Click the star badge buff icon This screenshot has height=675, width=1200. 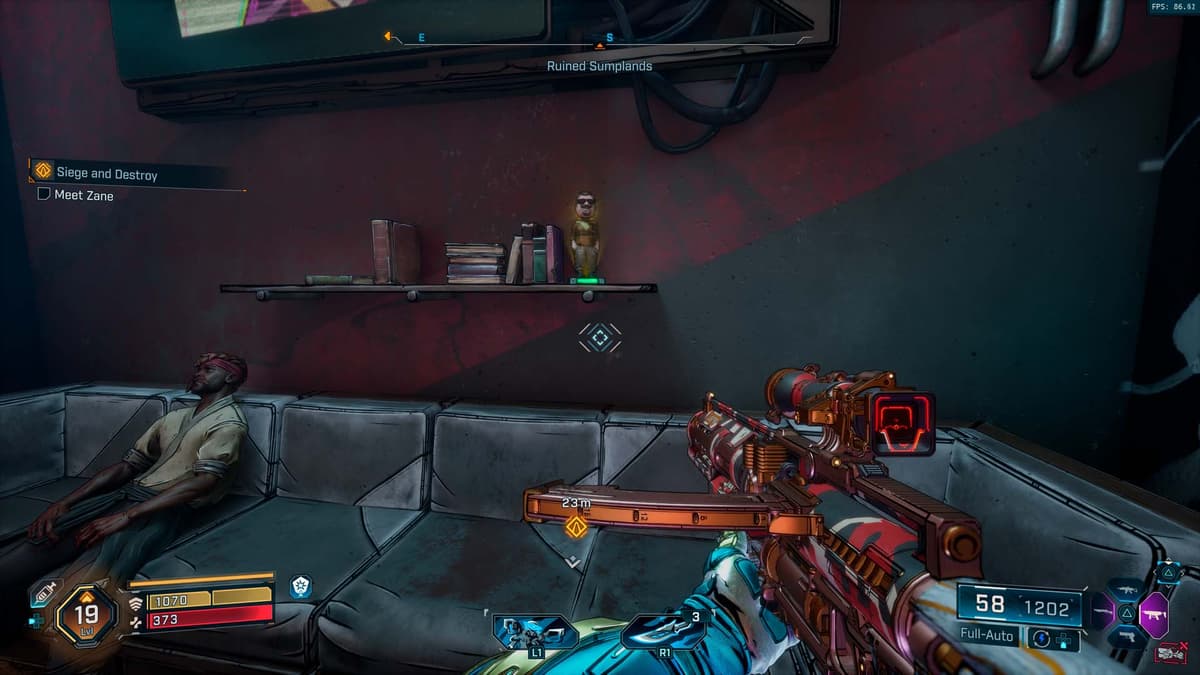tap(300, 587)
